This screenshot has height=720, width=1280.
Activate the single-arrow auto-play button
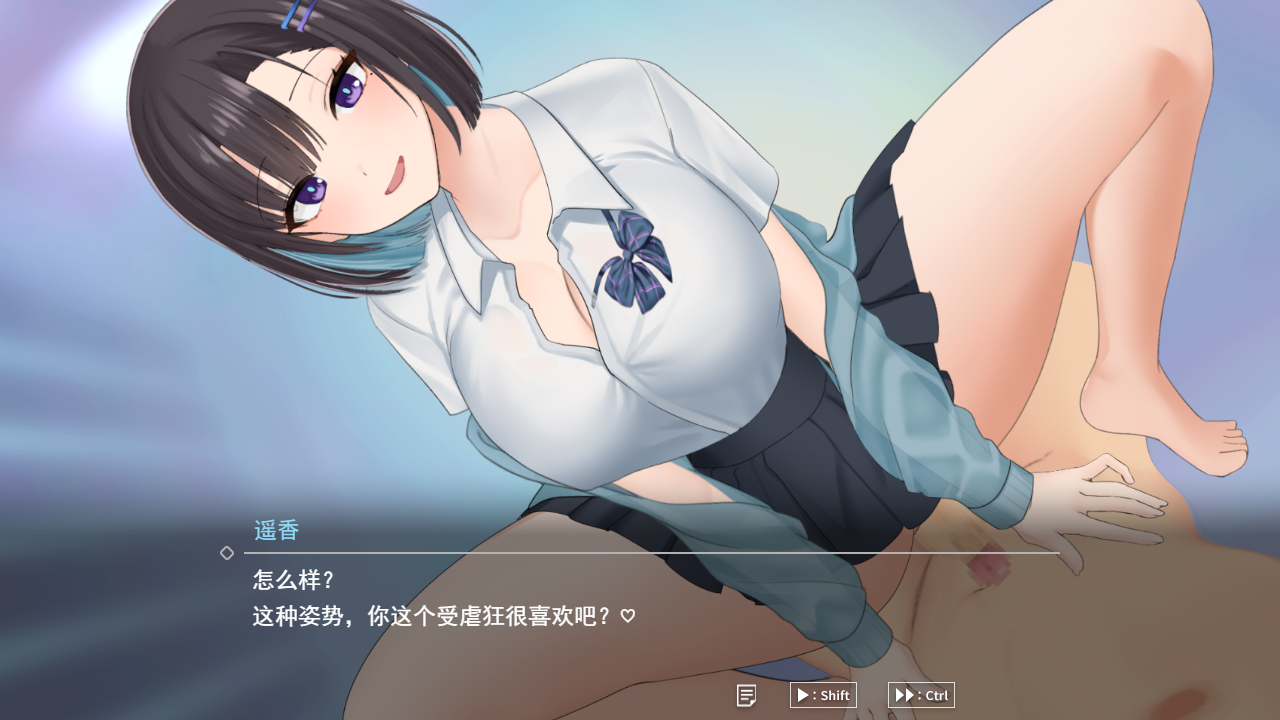click(822, 695)
